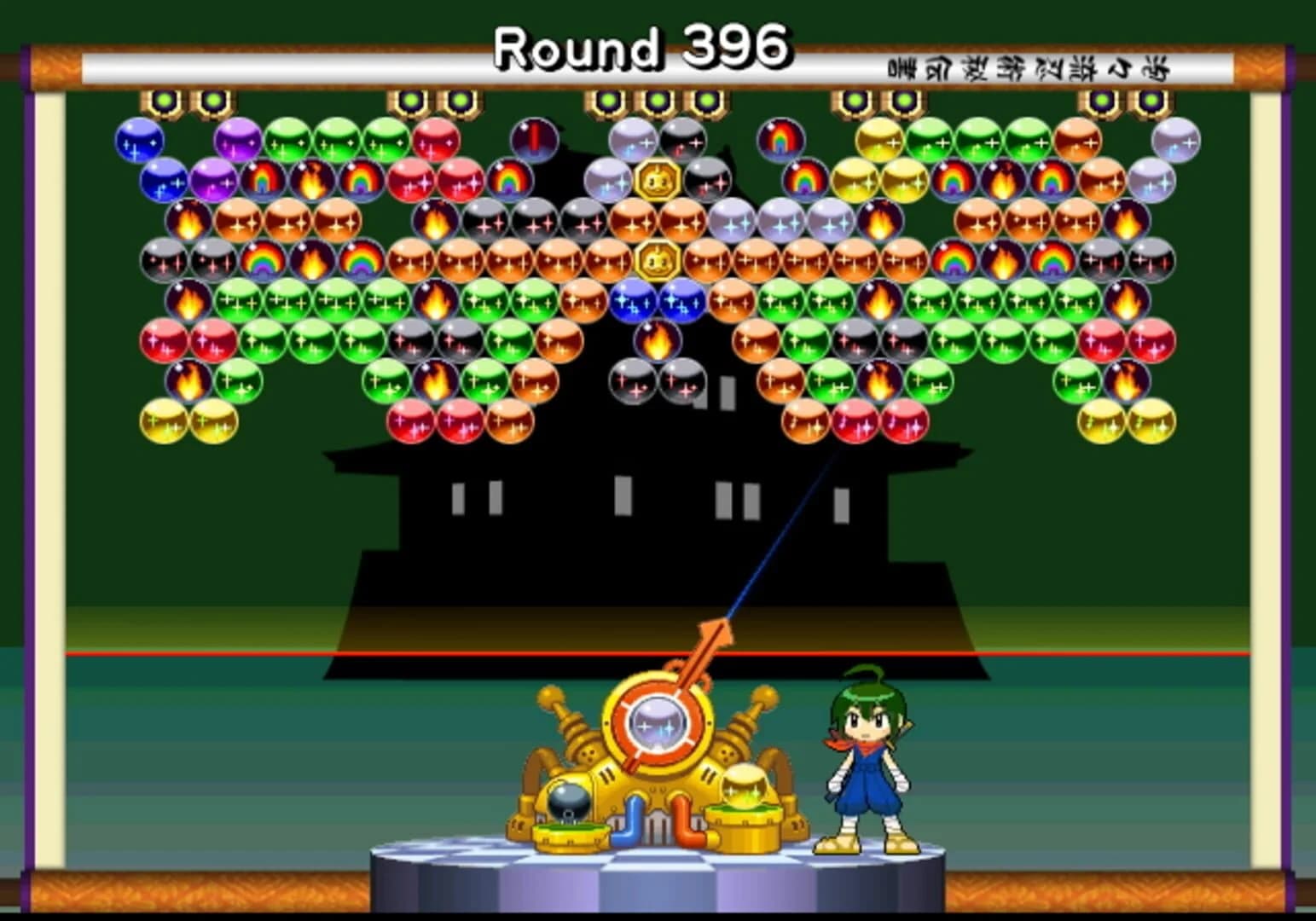Open the cannon's crystal sight dome
The height and width of the screenshot is (921, 1316).
click(657, 725)
